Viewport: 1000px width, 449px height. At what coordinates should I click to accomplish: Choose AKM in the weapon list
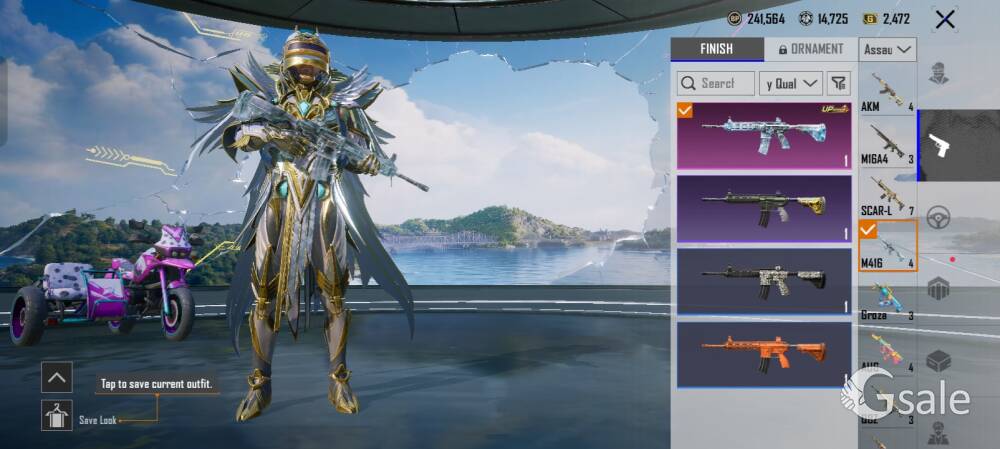(x=888, y=91)
